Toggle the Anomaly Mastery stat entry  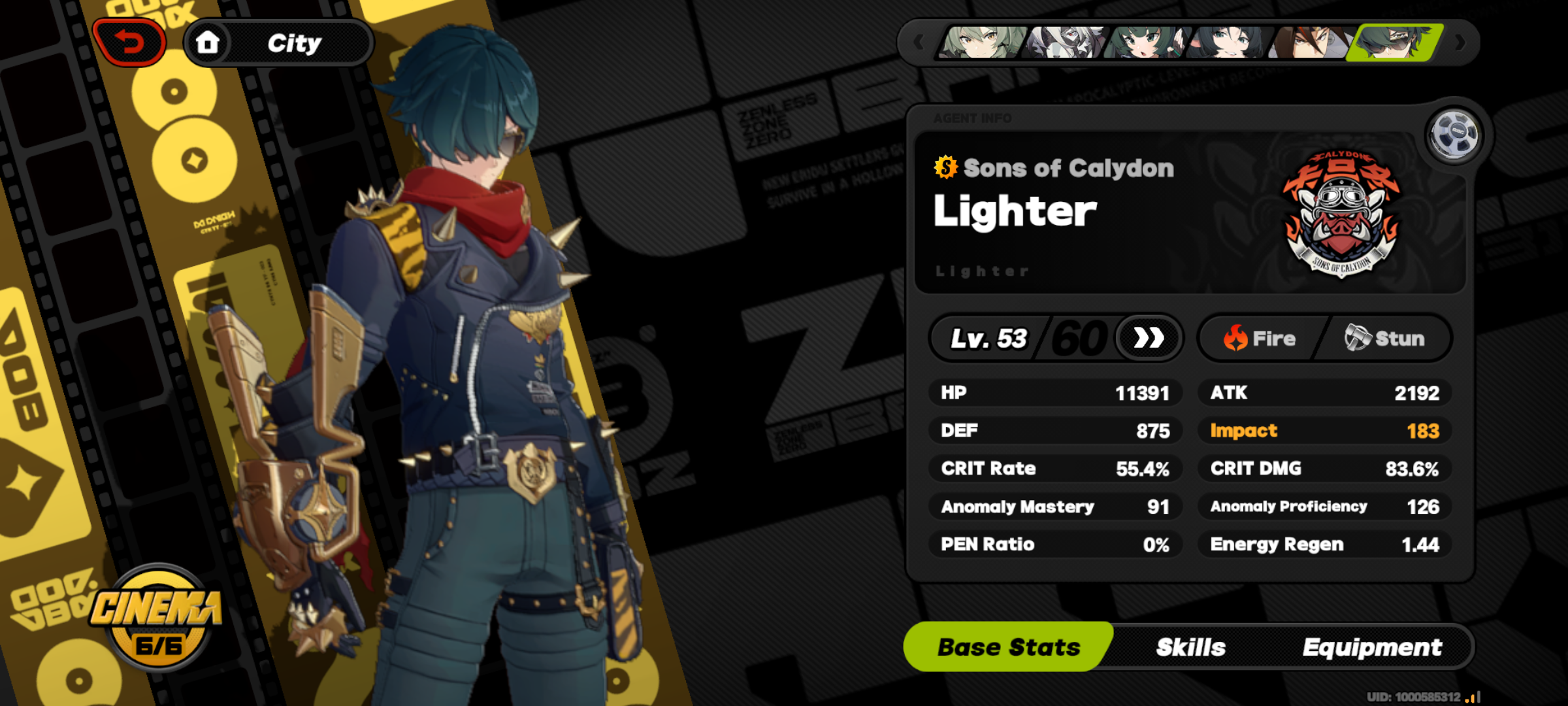pos(1056,507)
